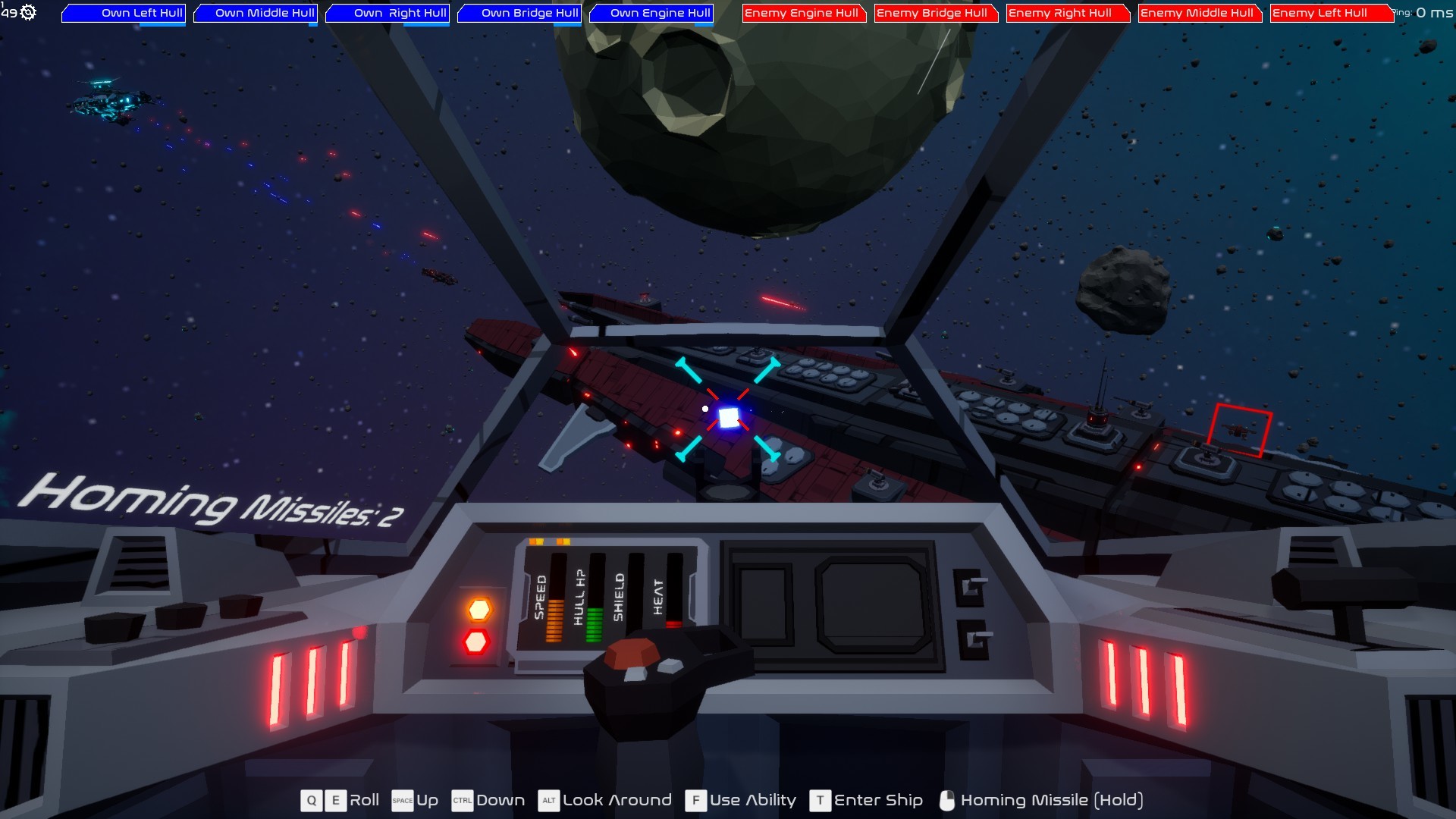Select the Own Middle Hull health tab
Screen dimensions: 1456x819
255,13
